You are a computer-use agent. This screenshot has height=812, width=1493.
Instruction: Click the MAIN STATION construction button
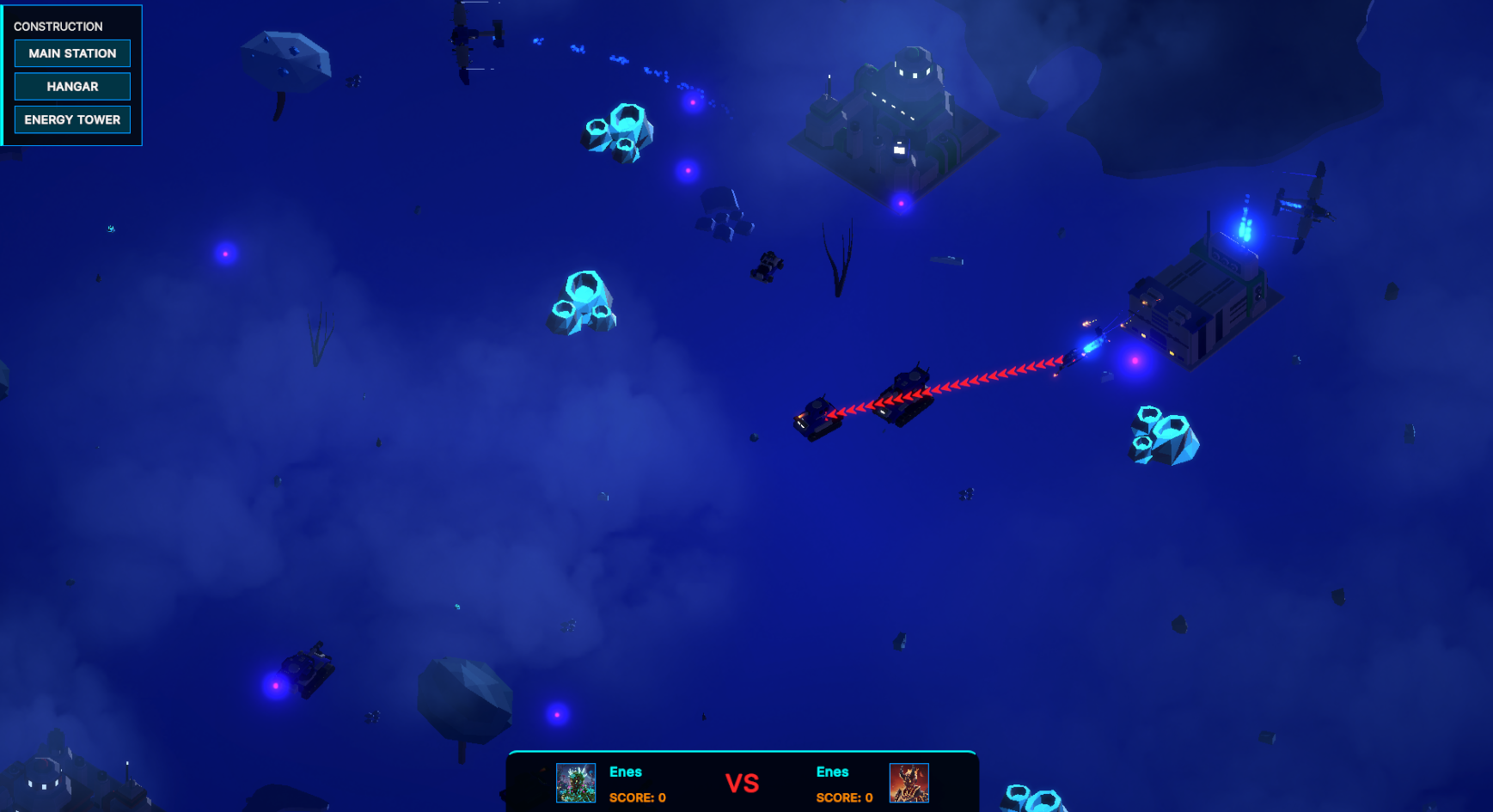[x=72, y=53]
